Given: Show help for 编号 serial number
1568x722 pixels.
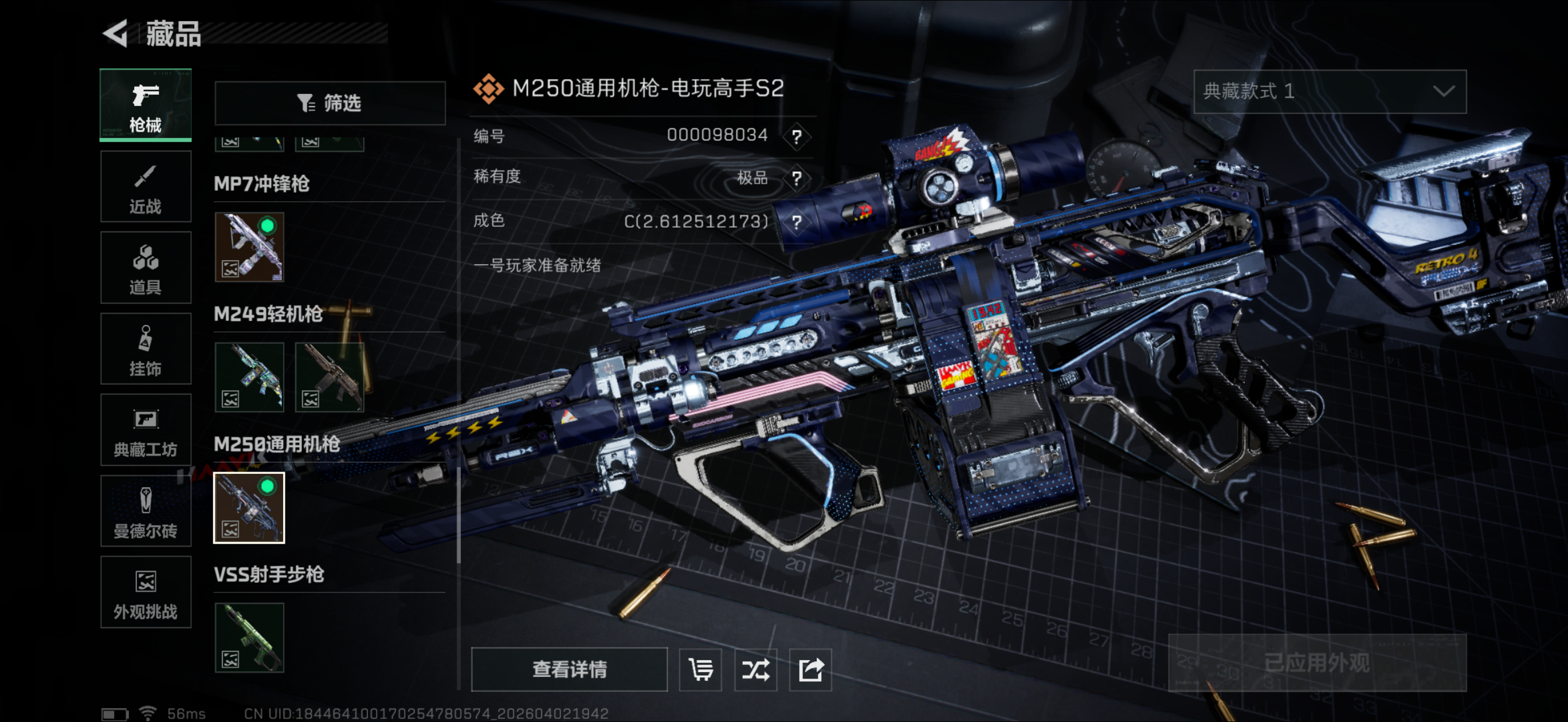Looking at the screenshot, I should pyautogui.click(x=797, y=136).
